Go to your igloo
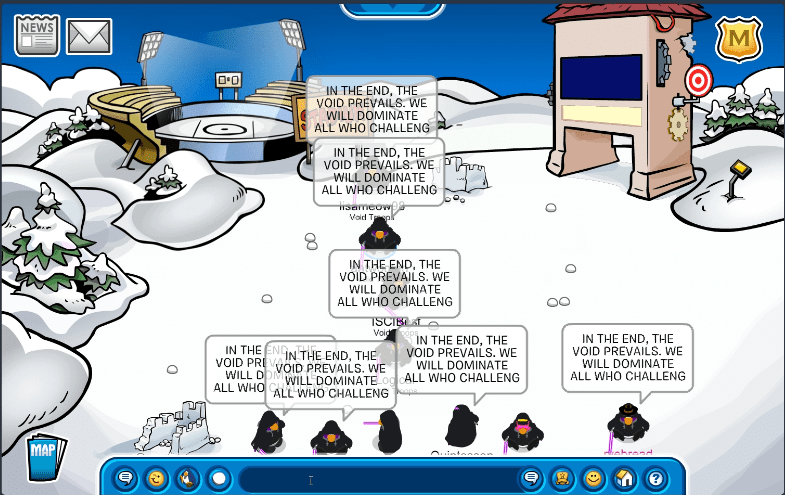Screen dimensions: 785x495 point(625,478)
